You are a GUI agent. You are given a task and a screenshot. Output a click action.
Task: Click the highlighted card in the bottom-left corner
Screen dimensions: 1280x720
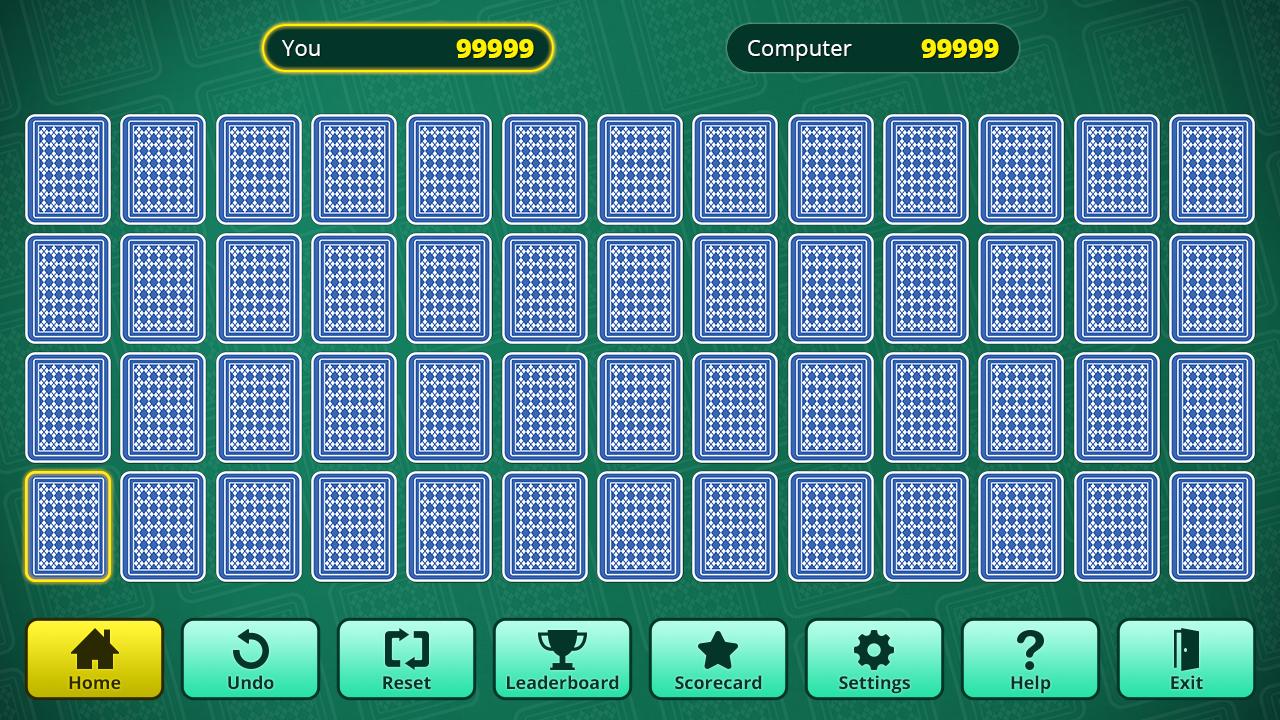tap(68, 527)
